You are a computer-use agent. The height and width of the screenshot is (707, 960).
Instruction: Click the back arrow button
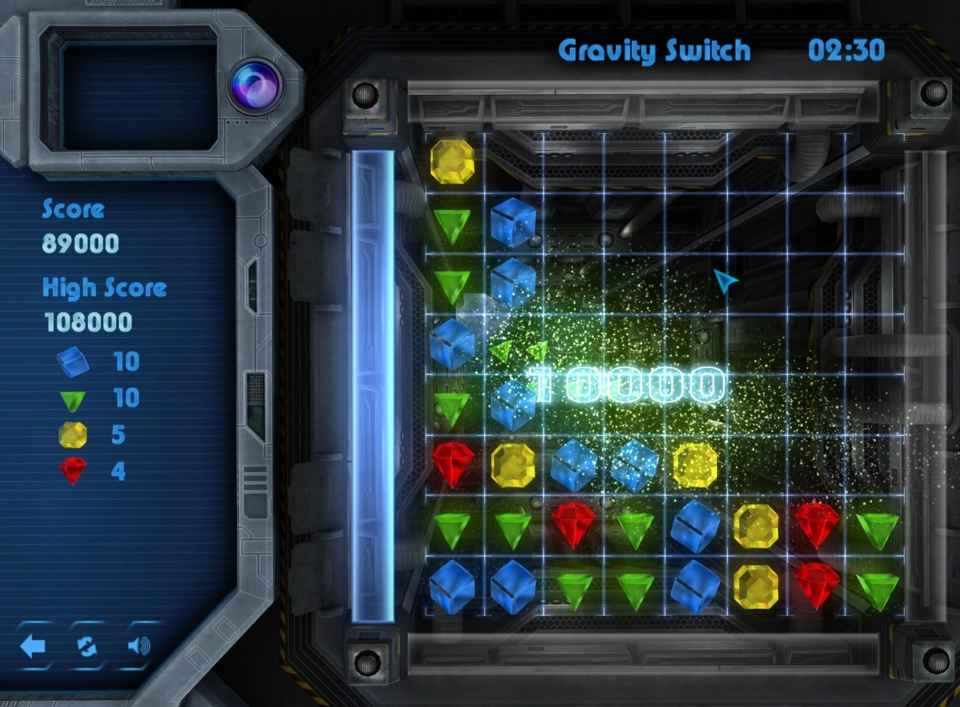pos(33,646)
